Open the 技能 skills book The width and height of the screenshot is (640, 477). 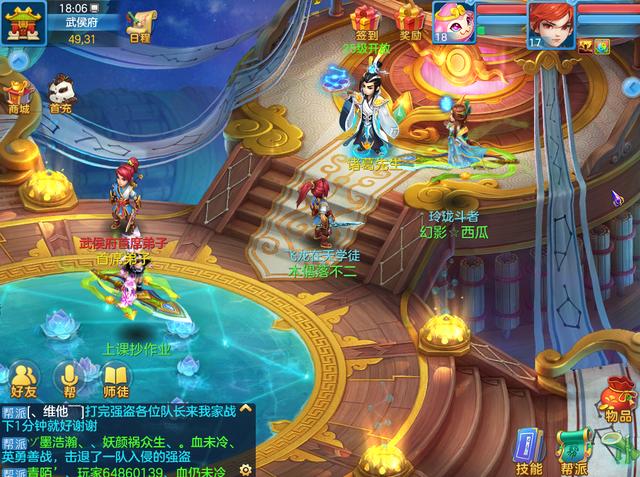529,450
